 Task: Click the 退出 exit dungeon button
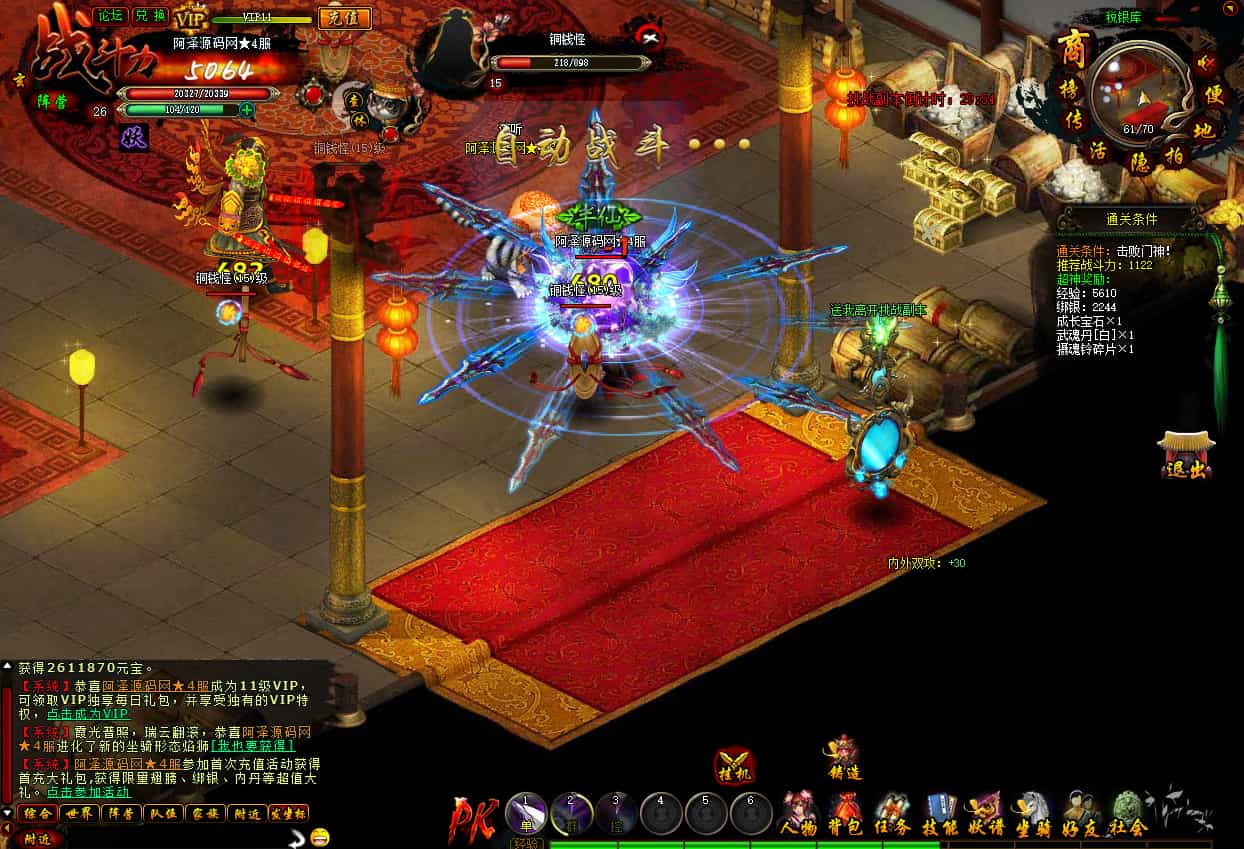pyautogui.click(x=1186, y=457)
